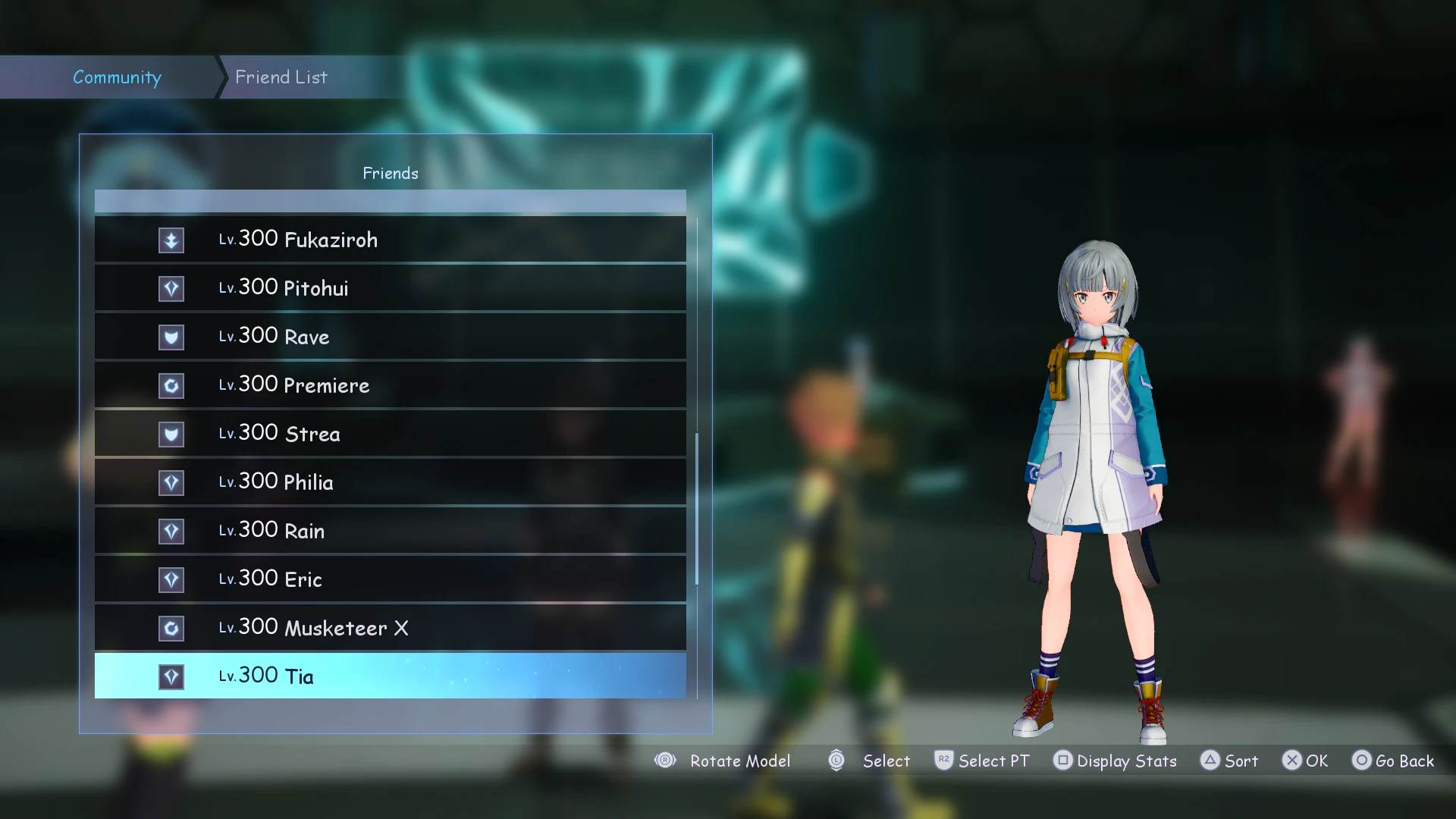Viewport: 1456px width, 819px height.
Task: Select the Premiere friend entry
Action: (x=390, y=385)
